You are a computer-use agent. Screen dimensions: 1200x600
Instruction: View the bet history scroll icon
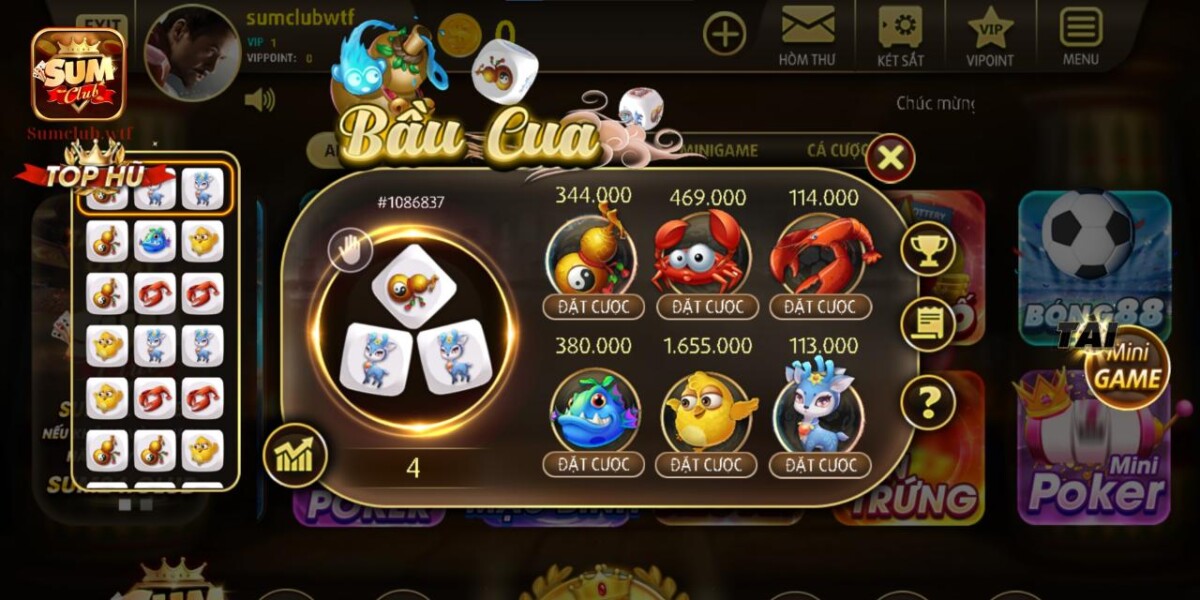928,324
